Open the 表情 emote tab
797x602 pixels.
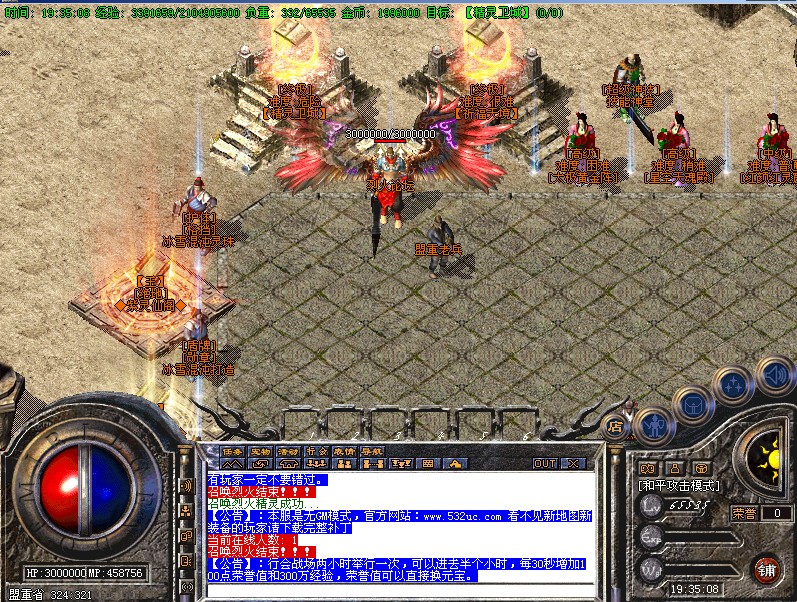[x=344, y=450]
